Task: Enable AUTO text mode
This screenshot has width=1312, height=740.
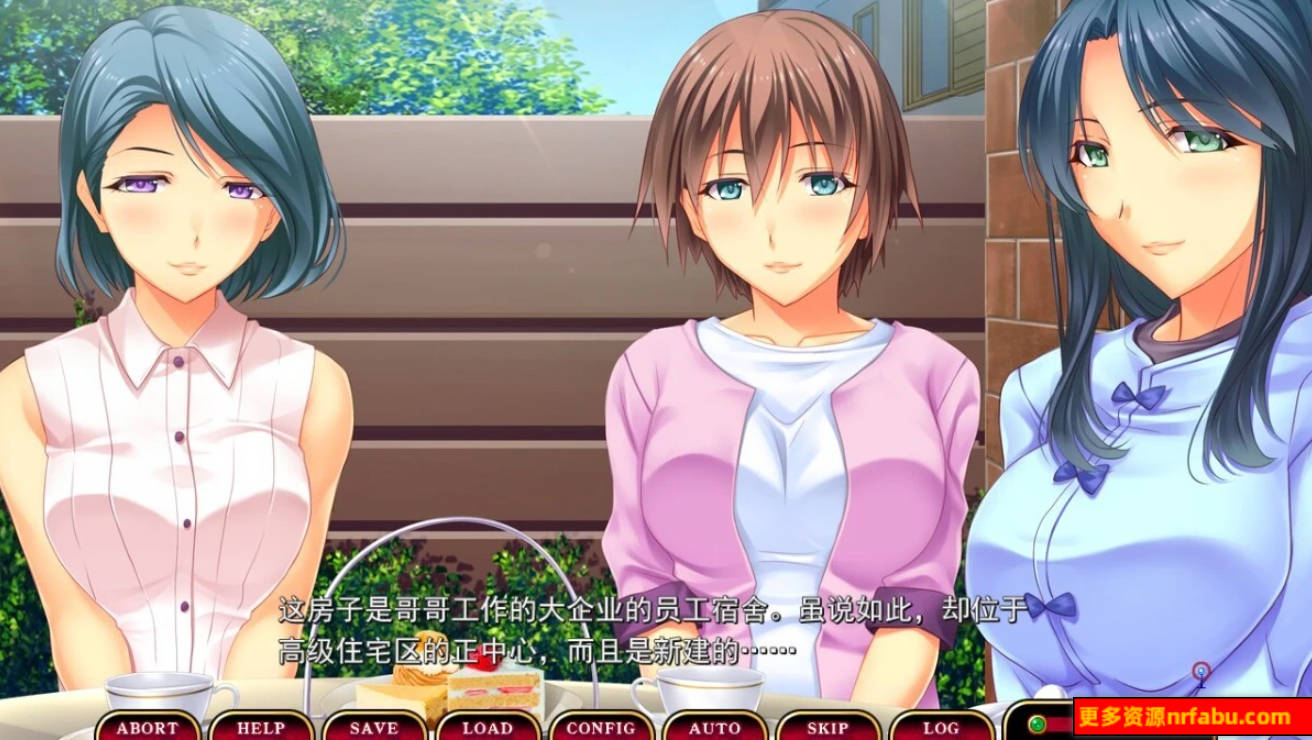Action: tap(713, 729)
